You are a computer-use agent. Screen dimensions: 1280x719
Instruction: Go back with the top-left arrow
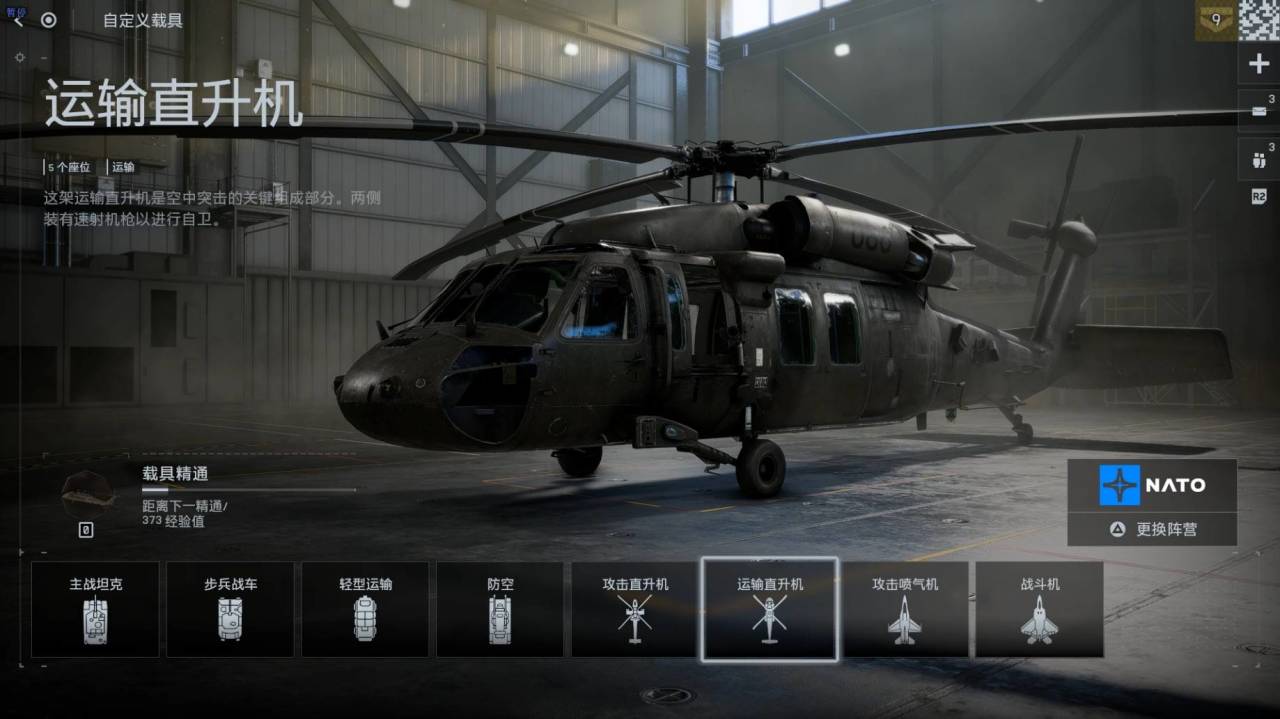coord(18,20)
